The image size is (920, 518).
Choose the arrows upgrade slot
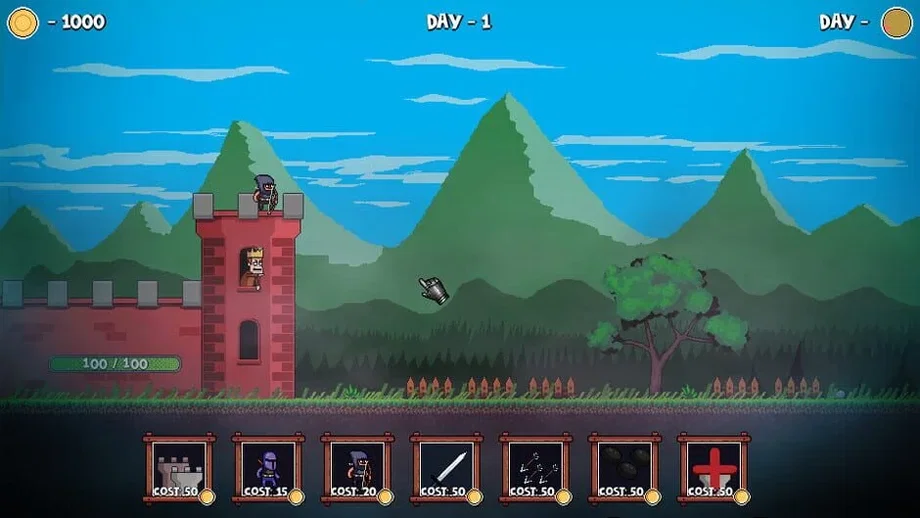point(535,468)
